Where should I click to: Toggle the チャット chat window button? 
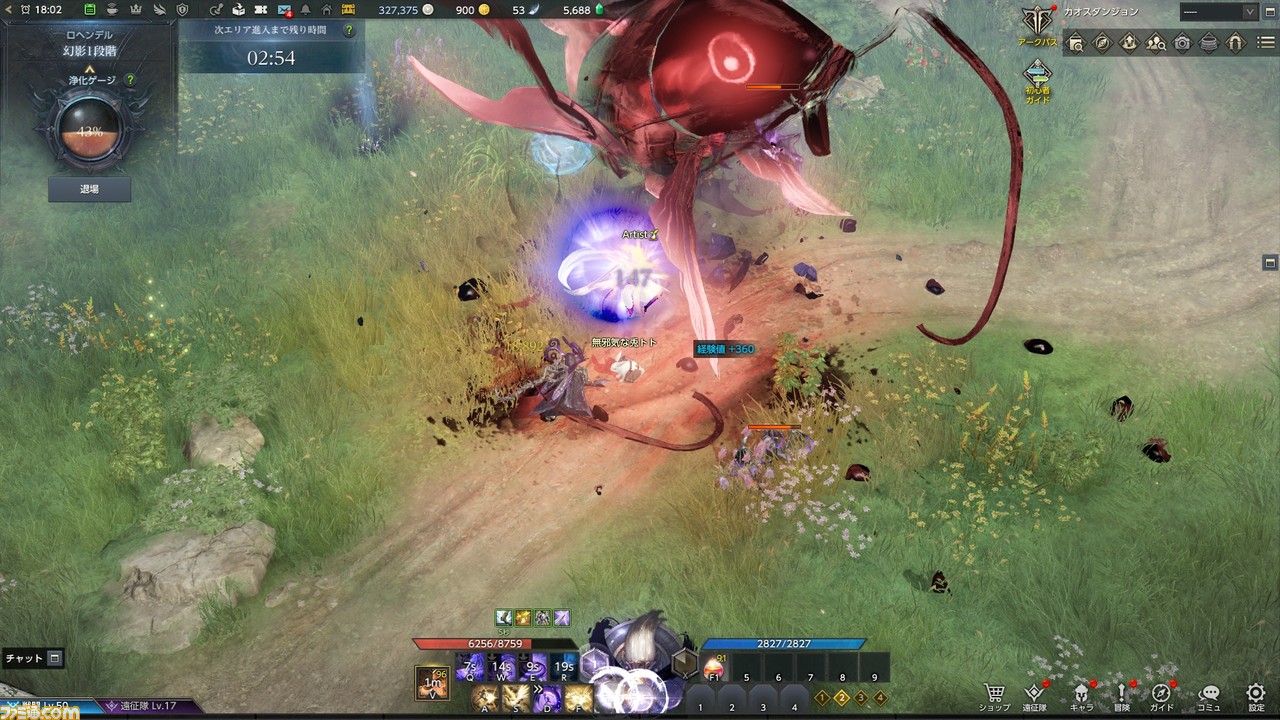click(x=55, y=658)
